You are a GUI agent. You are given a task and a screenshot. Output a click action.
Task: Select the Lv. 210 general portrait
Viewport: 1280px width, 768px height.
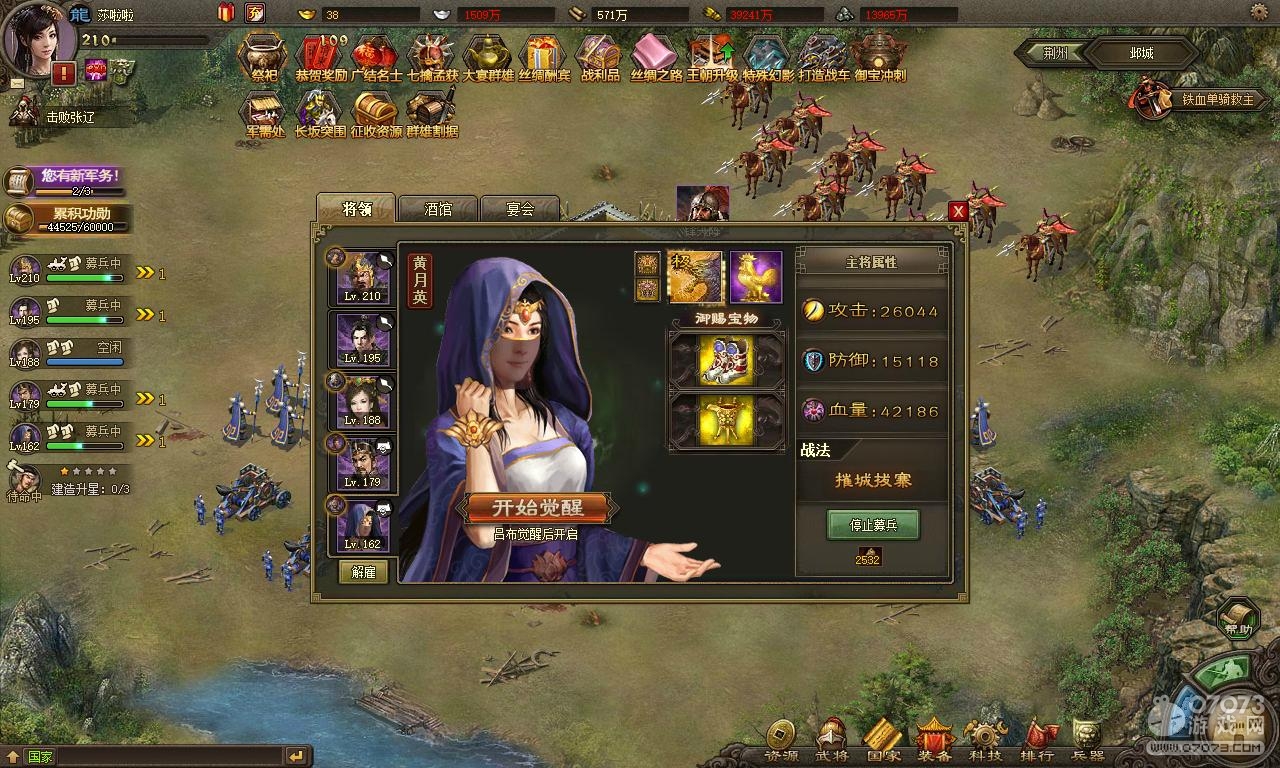362,276
